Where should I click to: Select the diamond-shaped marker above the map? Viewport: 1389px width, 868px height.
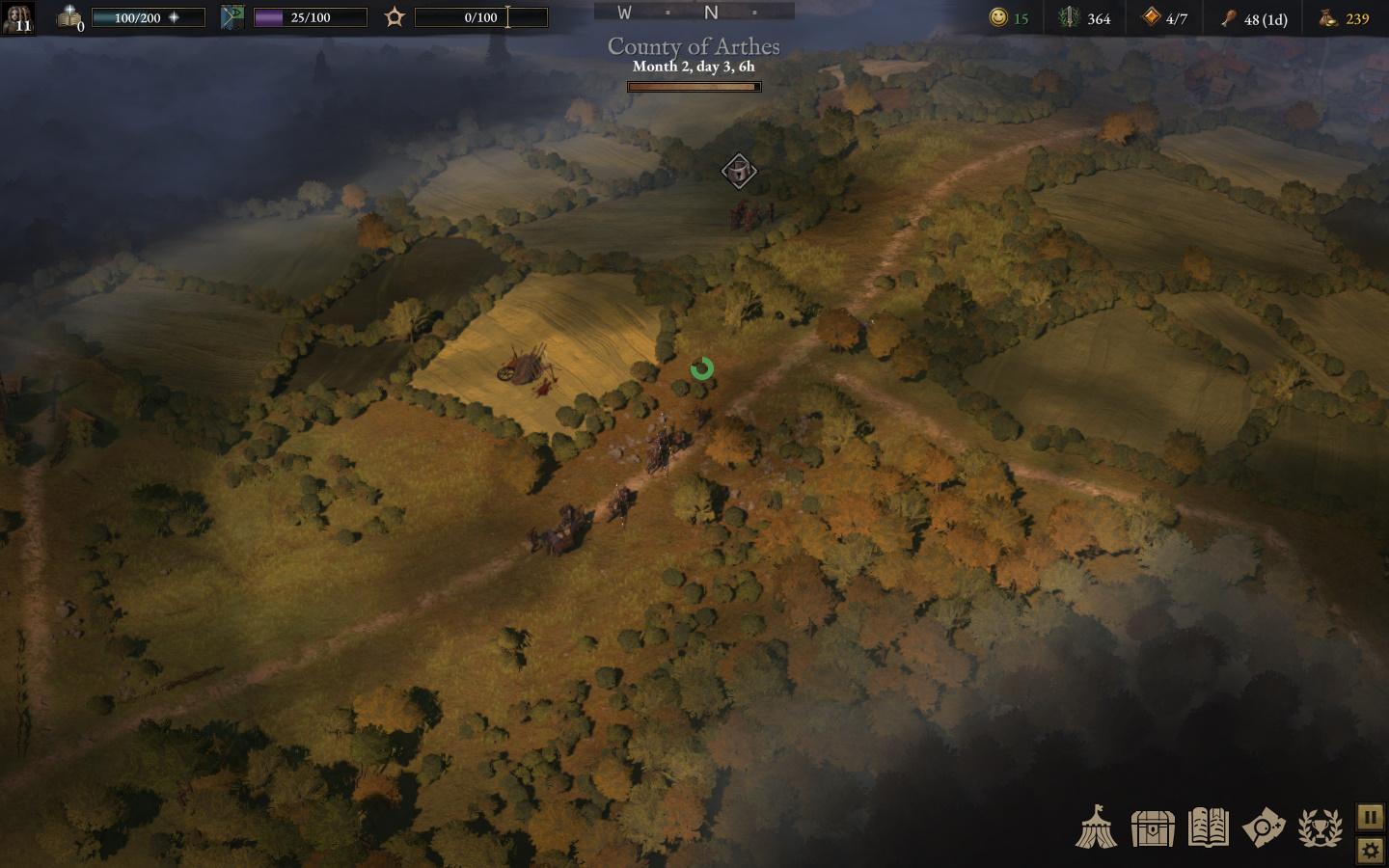[x=739, y=172]
